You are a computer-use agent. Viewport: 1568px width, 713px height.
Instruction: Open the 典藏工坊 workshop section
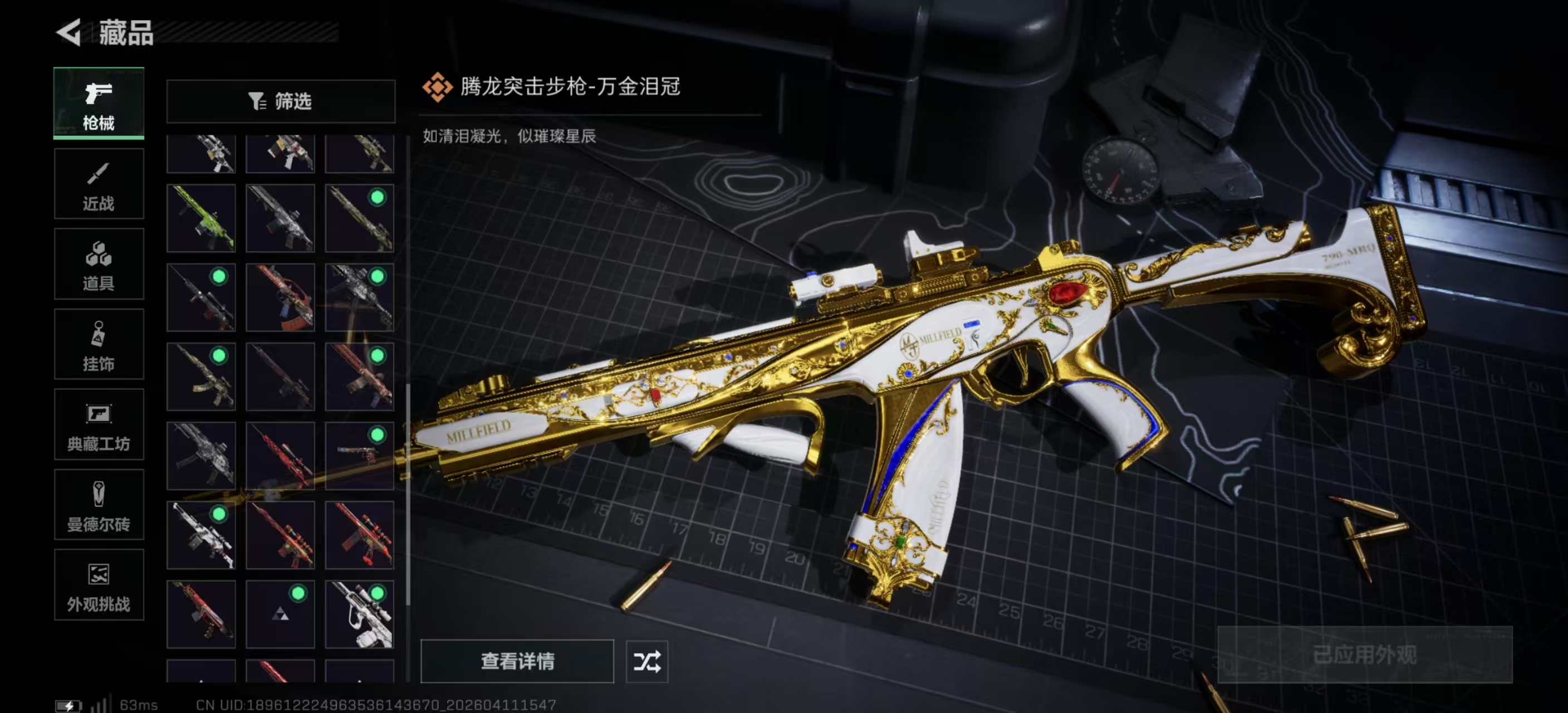point(99,424)
